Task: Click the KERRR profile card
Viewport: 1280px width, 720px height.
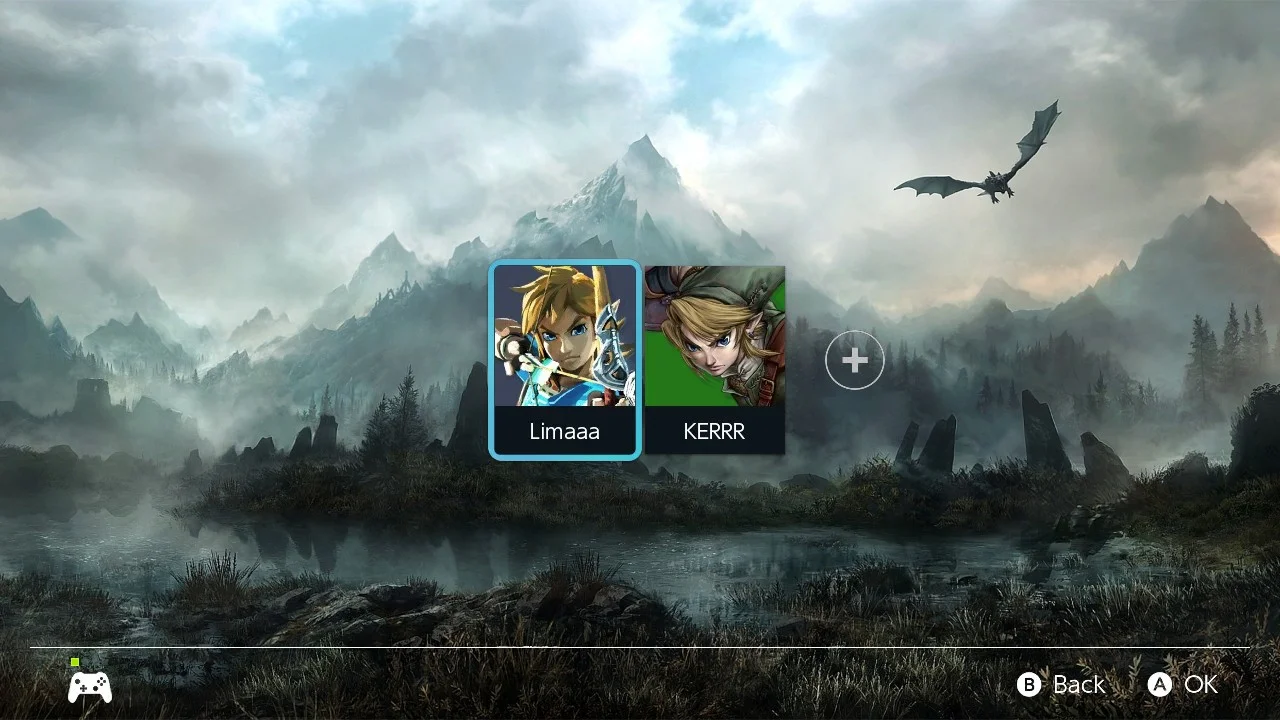Action: click(x=715, y=360)
